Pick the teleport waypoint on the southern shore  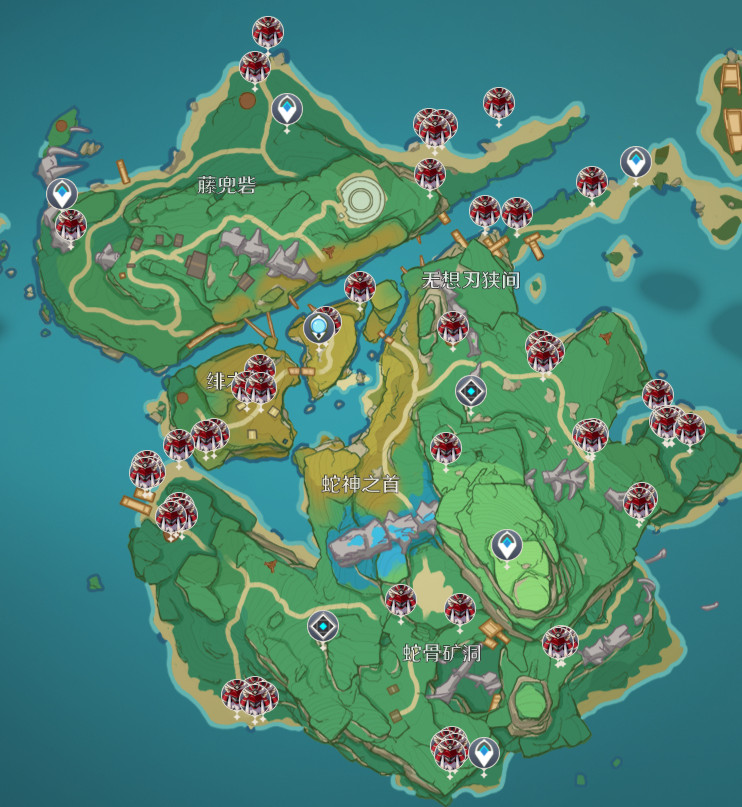coord(484,752)
